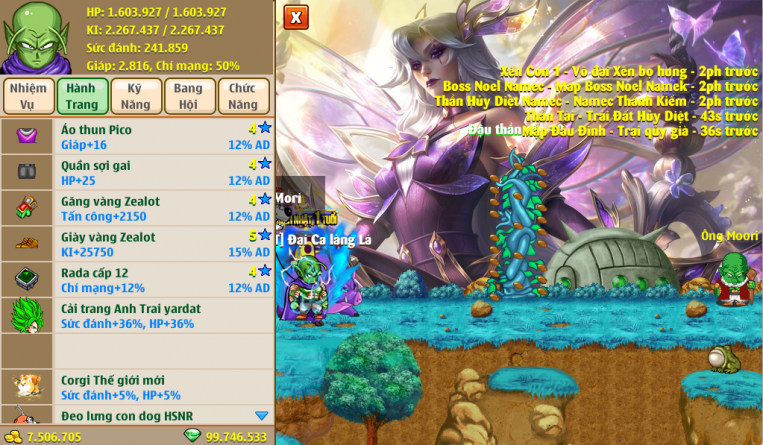Open the Hành Trang tab
This screenshot has width=763, height=445.
pyautogui.click(x=82, y=95)
